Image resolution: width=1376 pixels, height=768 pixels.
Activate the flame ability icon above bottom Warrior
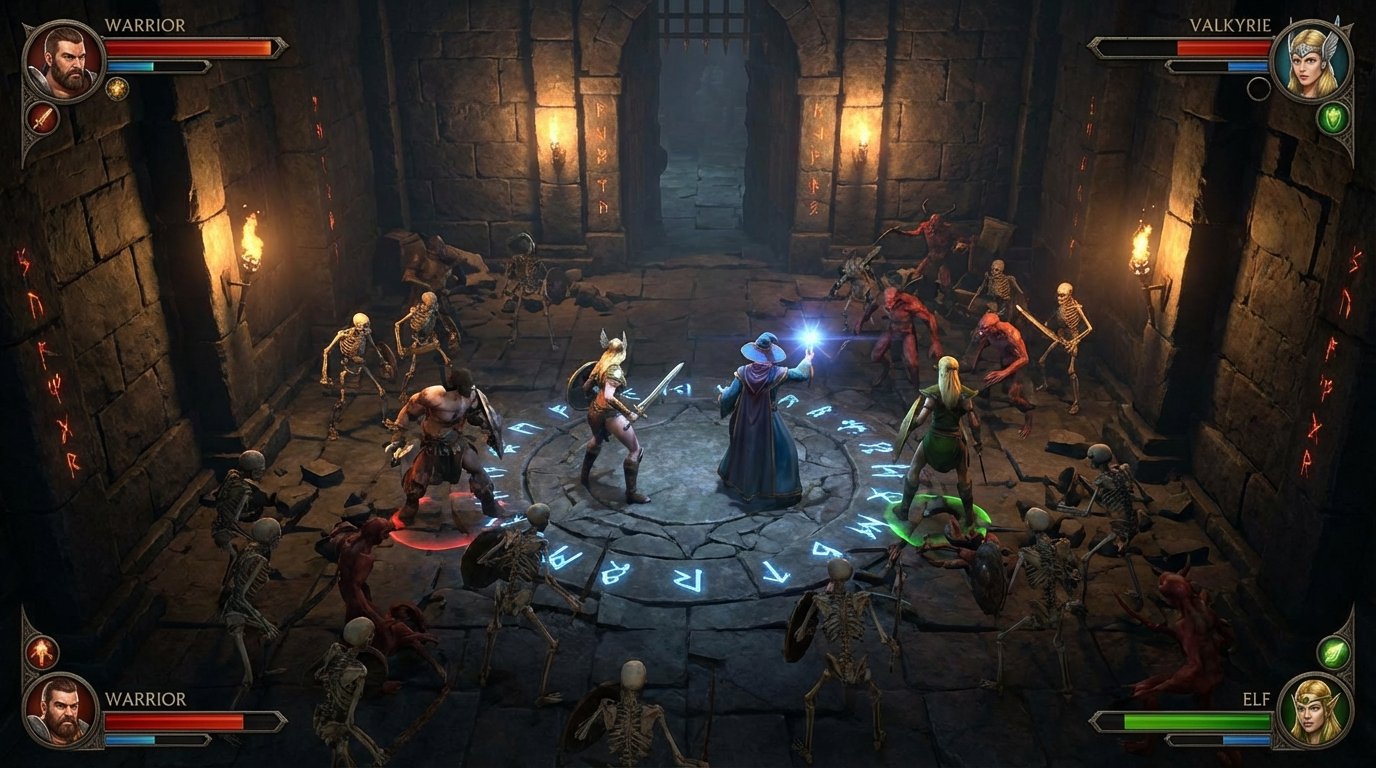[x=42, y=651]
